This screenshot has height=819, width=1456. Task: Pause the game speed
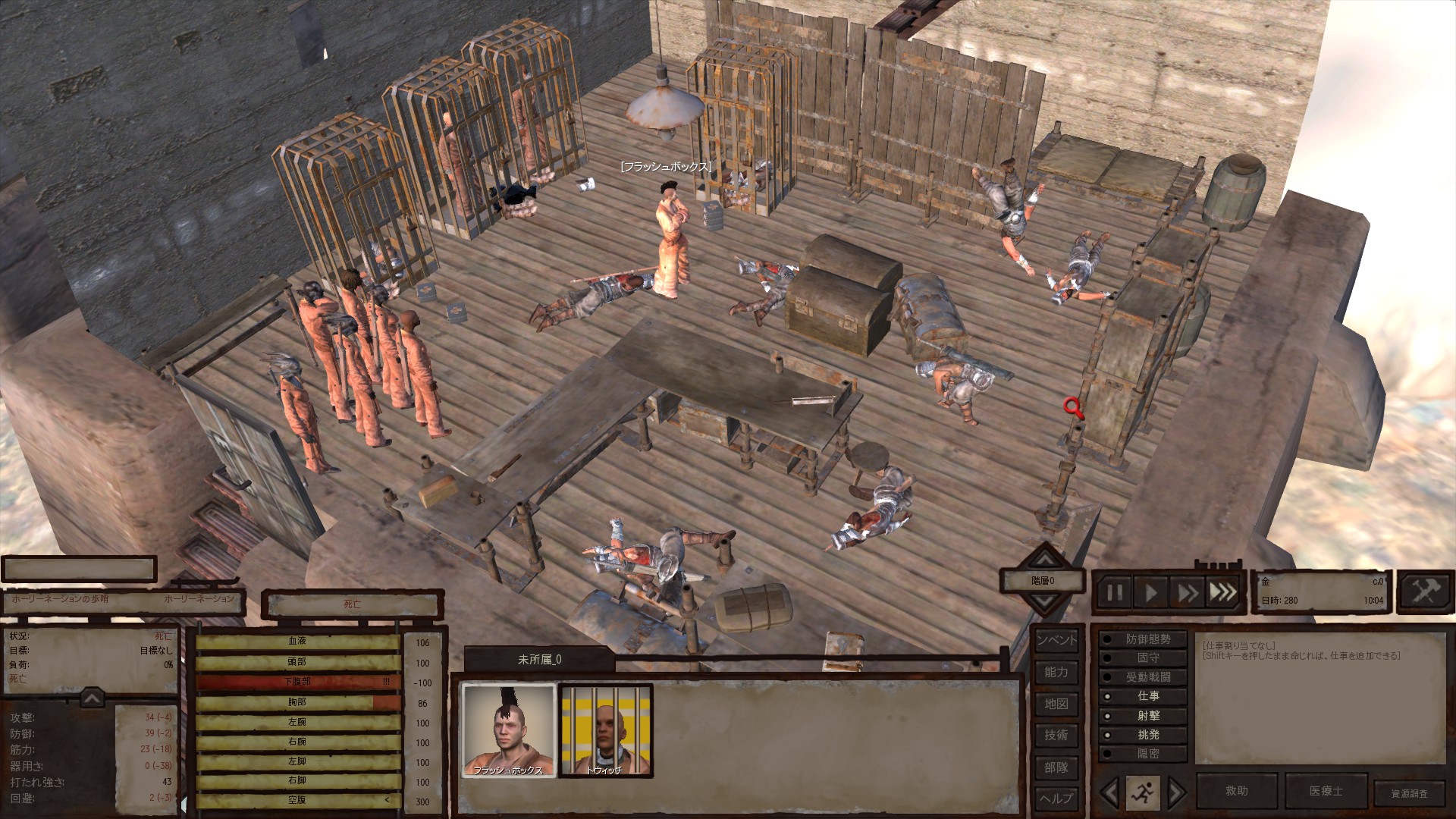coord(1114,592)
